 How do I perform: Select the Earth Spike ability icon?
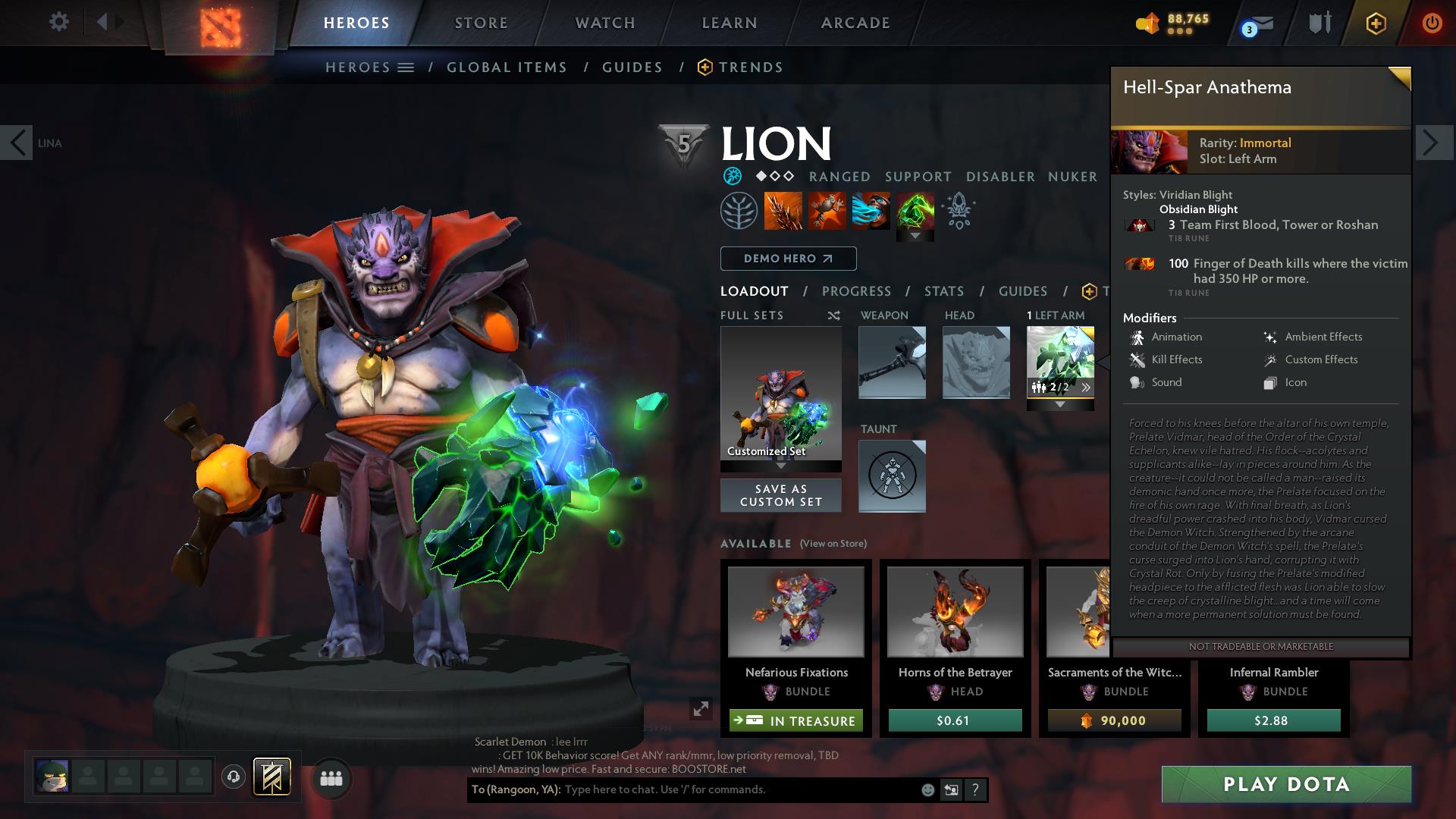(783, 211)
